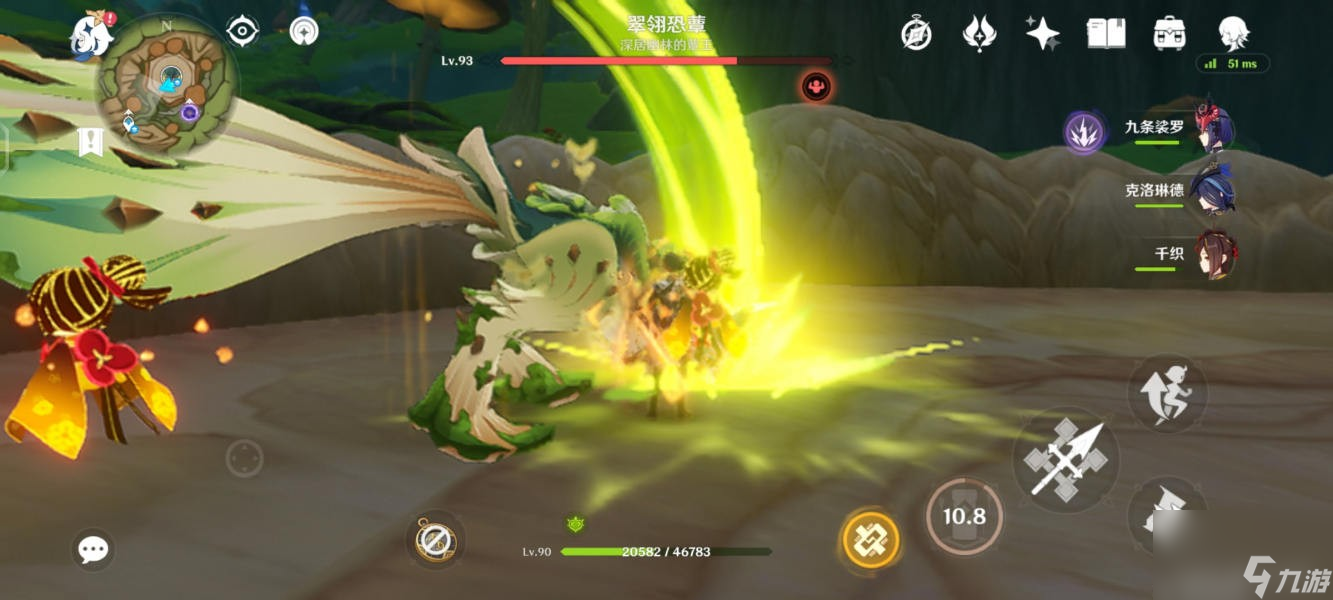Viewport: 1333px width, 600px height.
Task: Open the quest navigation bookmark icon
Action: tap(90, 143)
